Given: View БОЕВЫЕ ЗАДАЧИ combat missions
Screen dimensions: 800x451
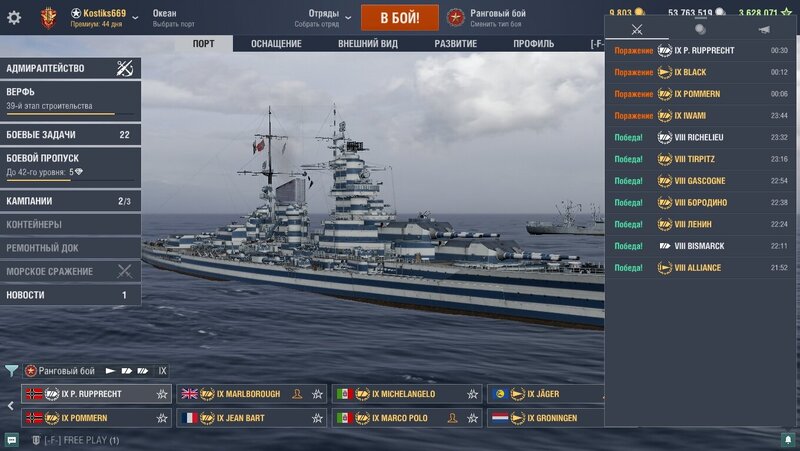Looking at the screenshot, I should [x=70, y=135].
